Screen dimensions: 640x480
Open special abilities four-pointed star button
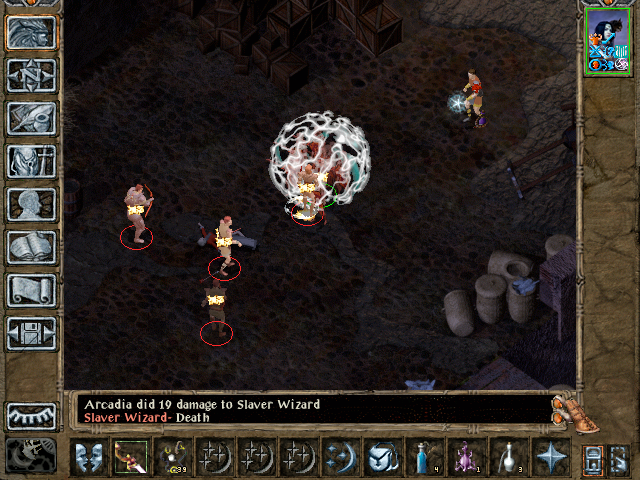(549, 457)
